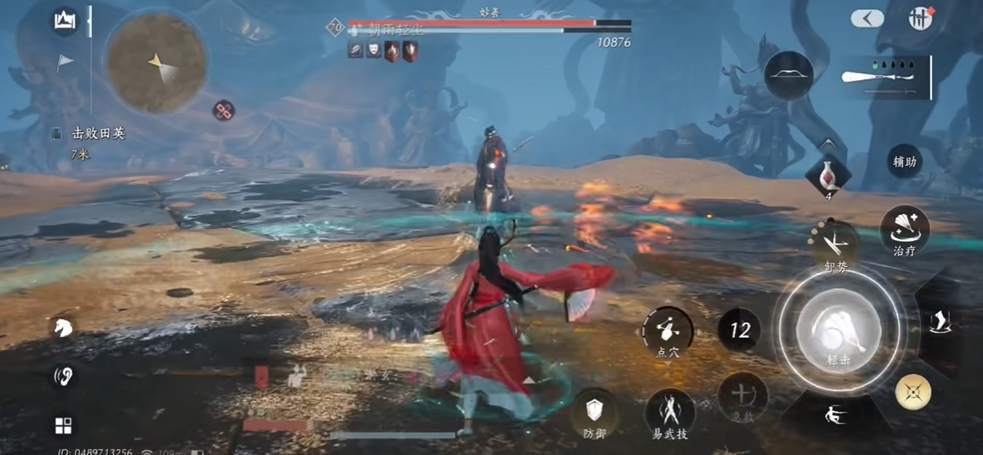
Task: Trigger the 卸势 parry skill
Action: (833, 247)
